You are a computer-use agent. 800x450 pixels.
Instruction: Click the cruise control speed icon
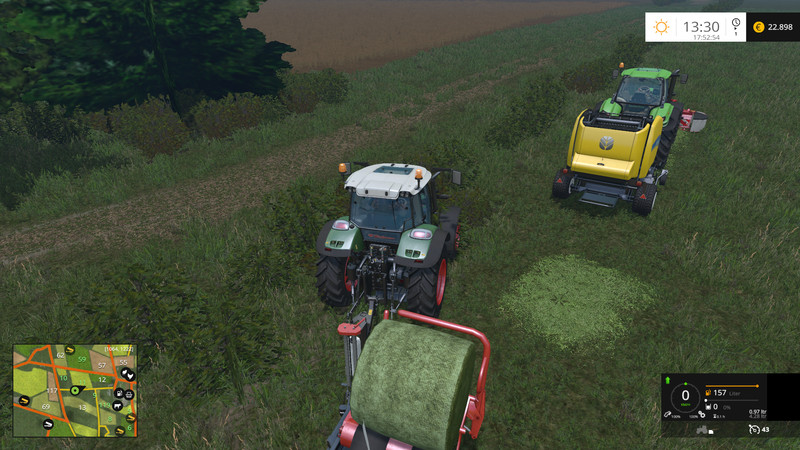pyautogui.click(x=754, y=429)
